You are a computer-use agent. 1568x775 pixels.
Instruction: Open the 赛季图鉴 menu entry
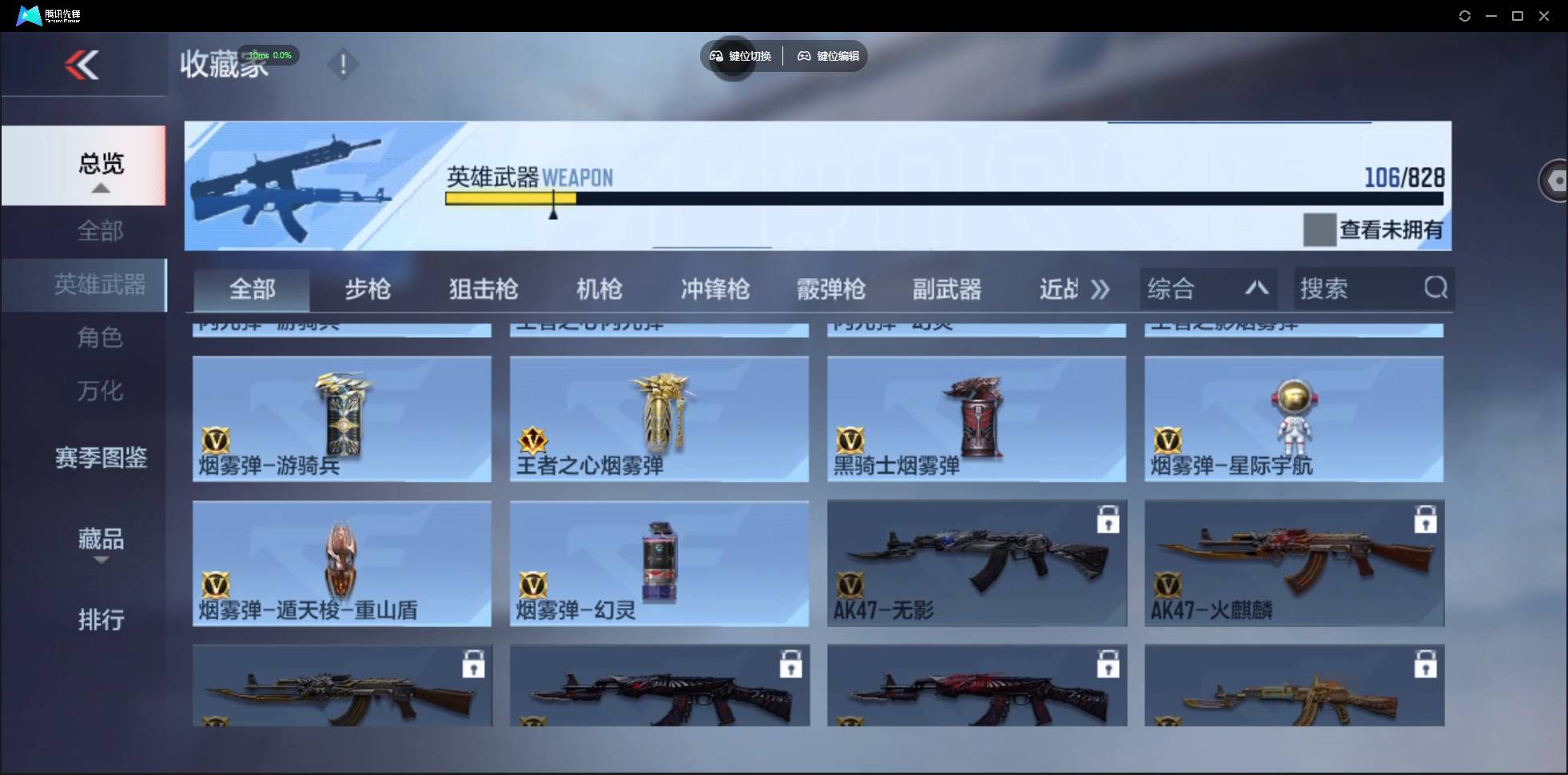pos(101,458)
